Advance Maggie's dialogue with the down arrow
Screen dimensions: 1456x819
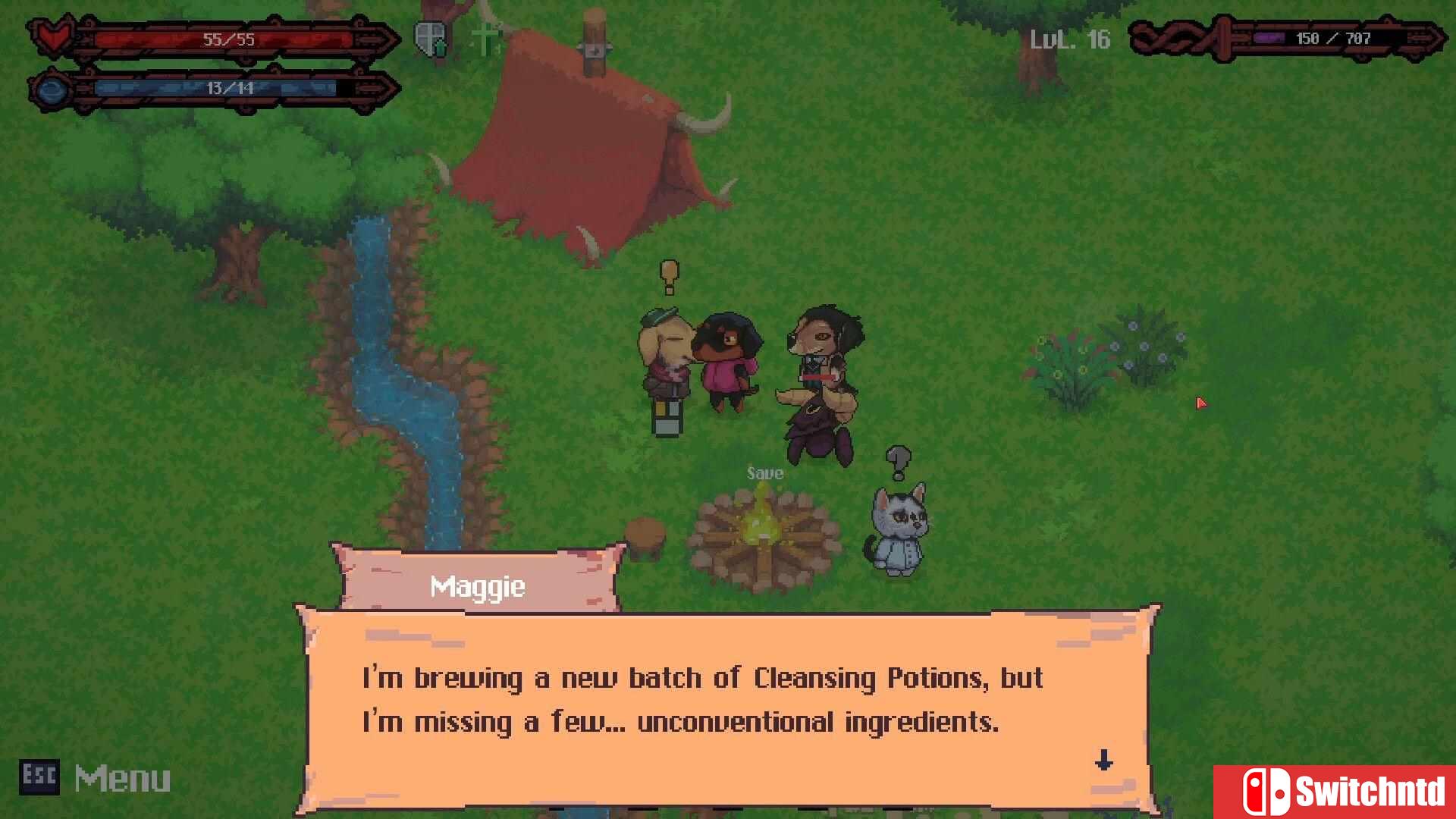point(1103,759)
